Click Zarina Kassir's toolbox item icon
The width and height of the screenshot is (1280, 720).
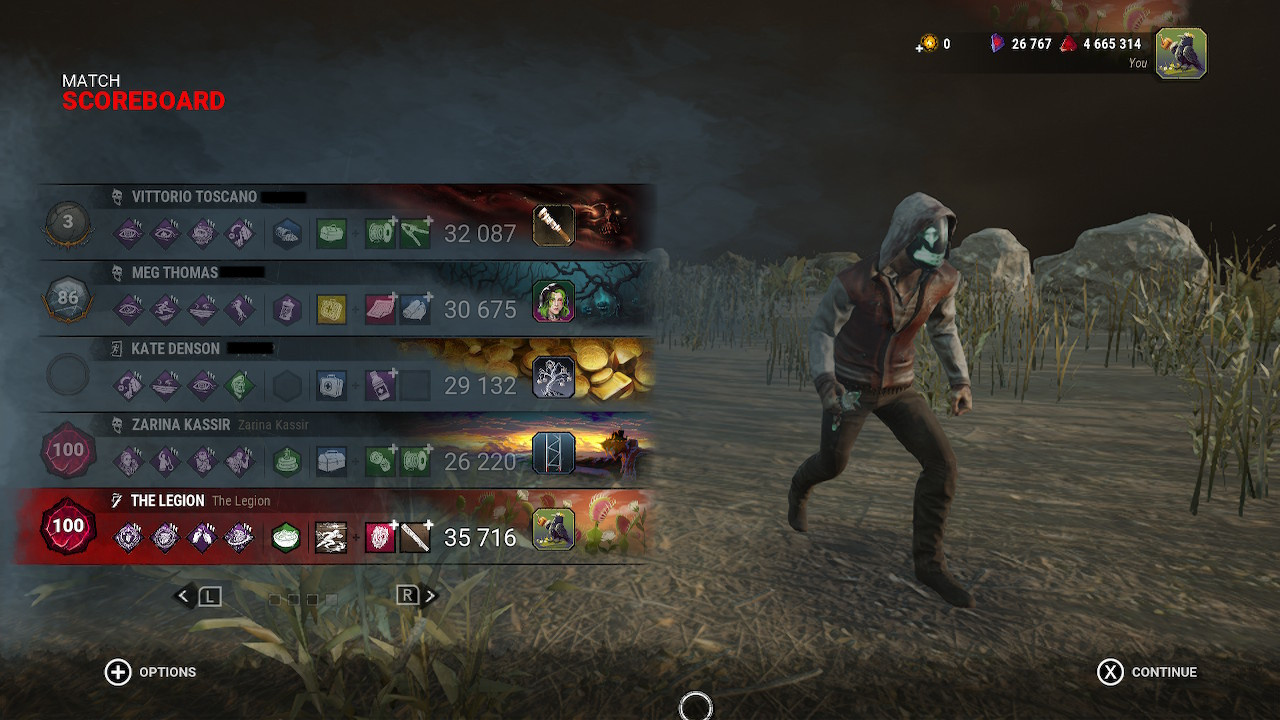click(x=331, y=460)
